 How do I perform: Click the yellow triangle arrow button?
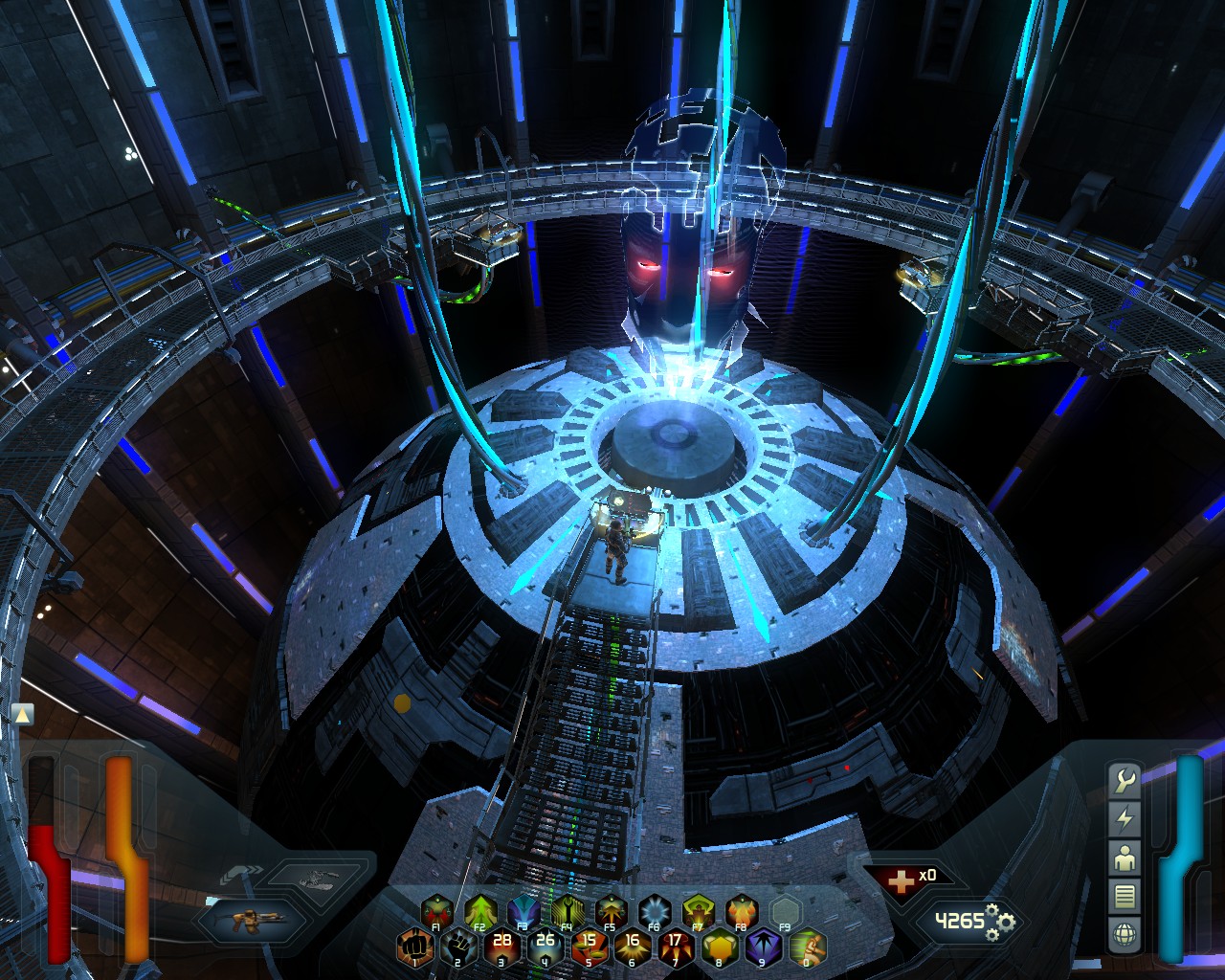[23, 713]
